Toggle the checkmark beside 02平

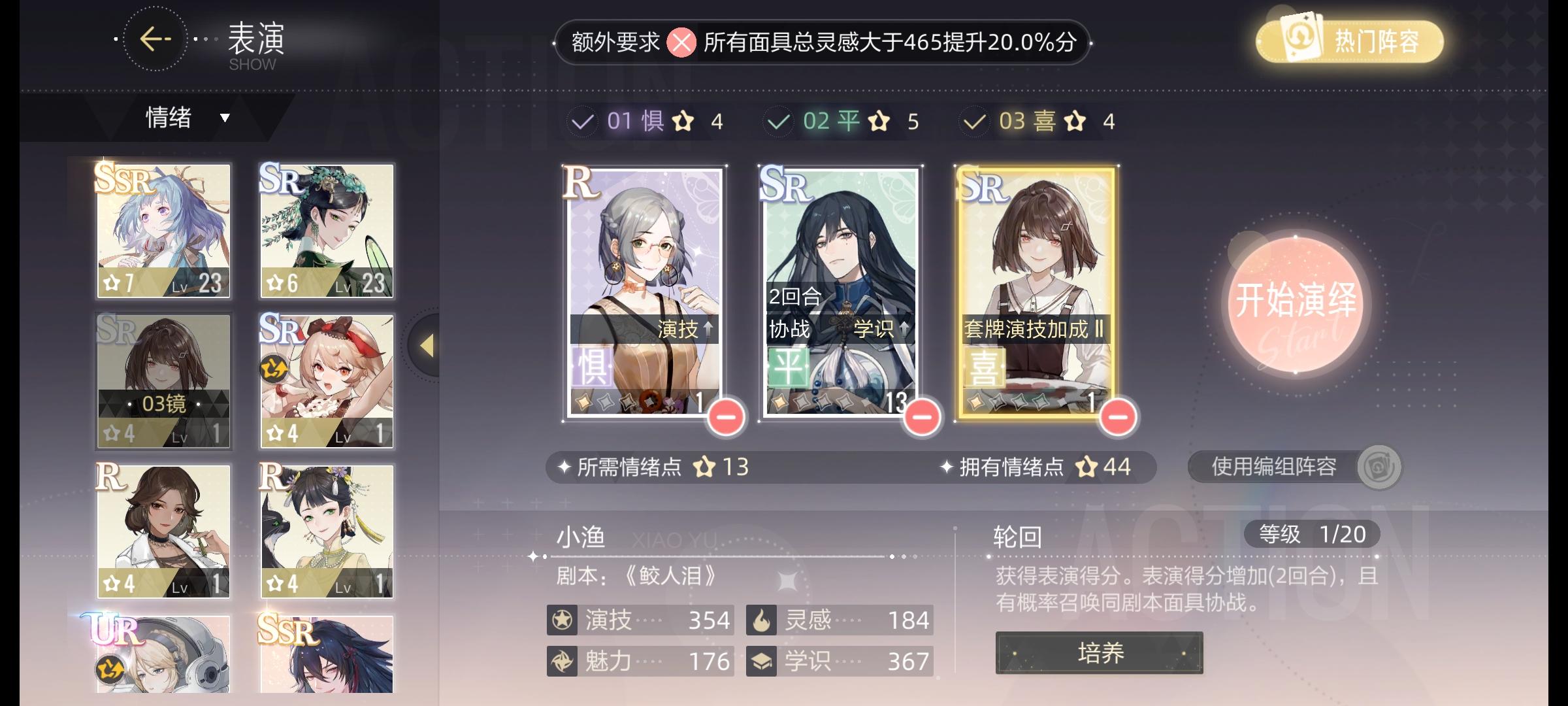tap(777, 120)
